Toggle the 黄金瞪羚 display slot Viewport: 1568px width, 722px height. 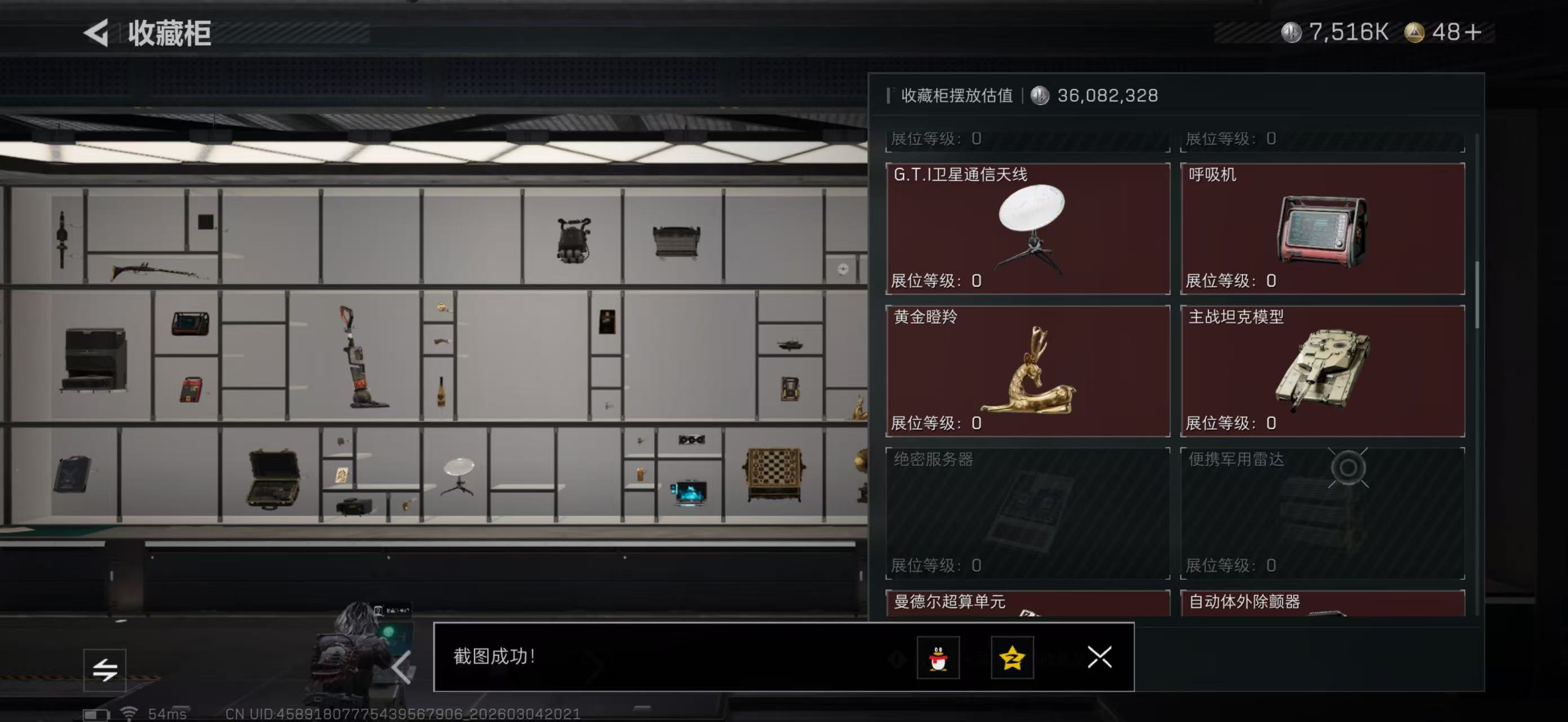pyautogui.click(x=1026, y=371)
